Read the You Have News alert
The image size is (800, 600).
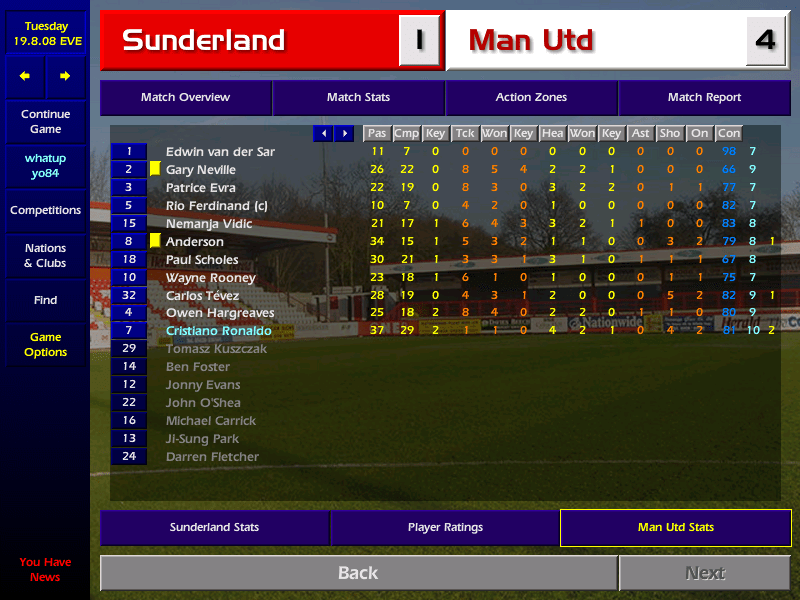tap(45, 569)
